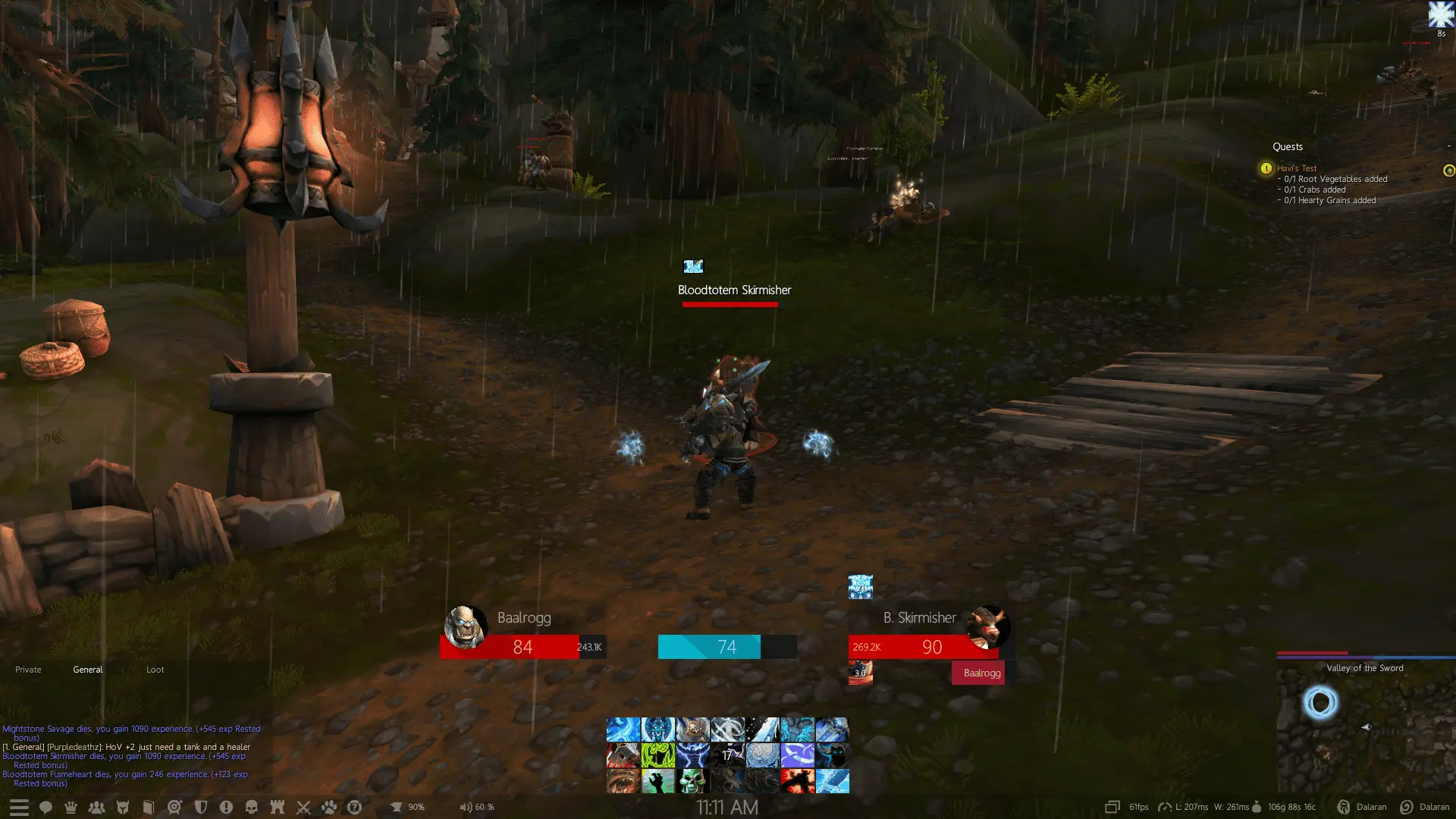Open the spellbook icon in the micro menu
The image size is (1456, 819).
148,806
